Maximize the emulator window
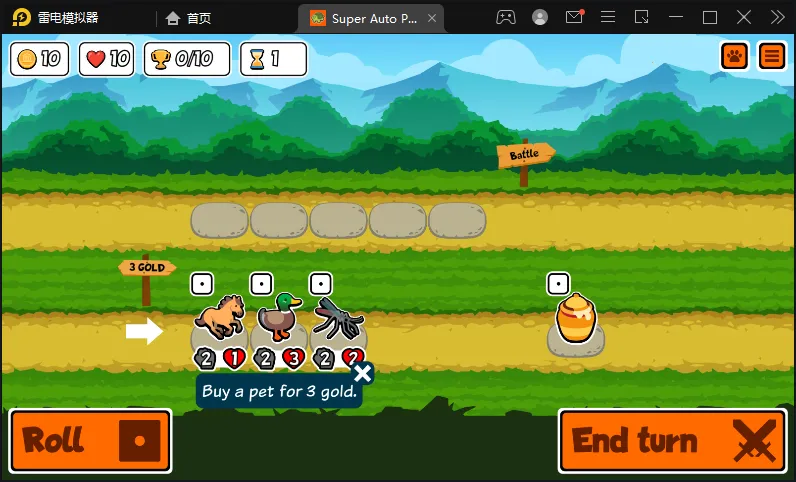 coord(710,17)
